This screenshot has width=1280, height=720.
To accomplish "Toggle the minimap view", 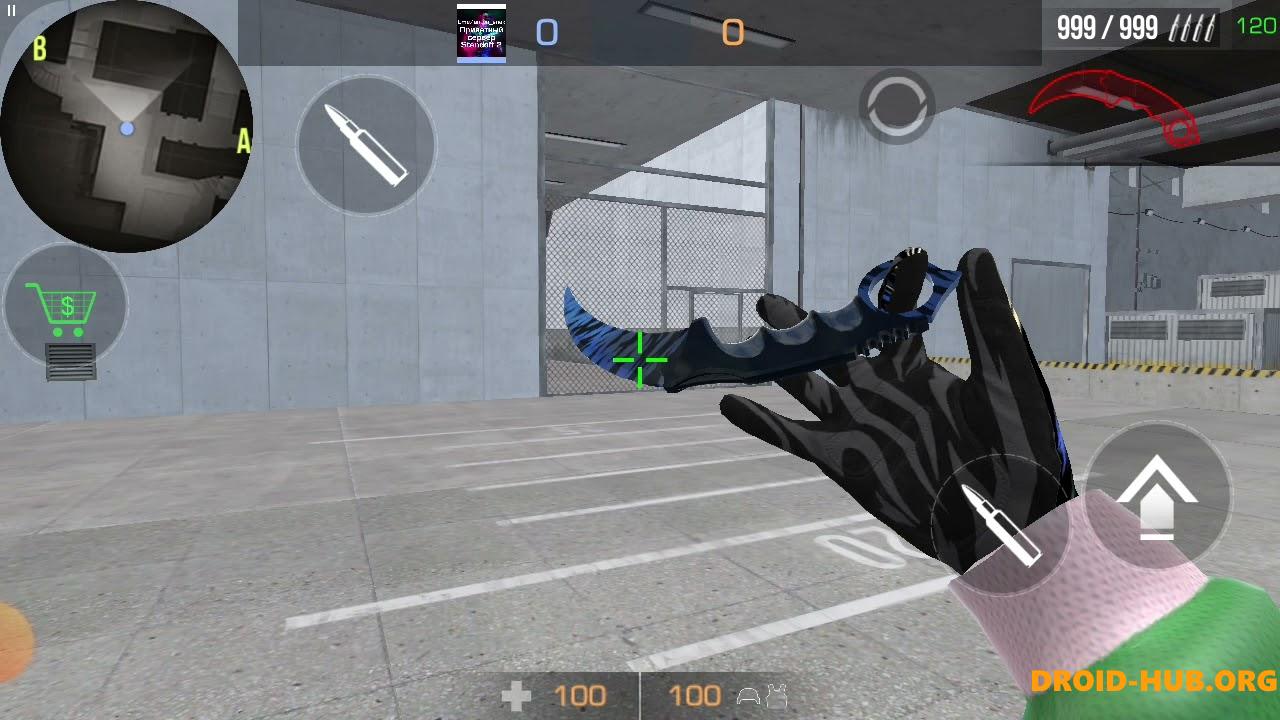I will [127, 128].
